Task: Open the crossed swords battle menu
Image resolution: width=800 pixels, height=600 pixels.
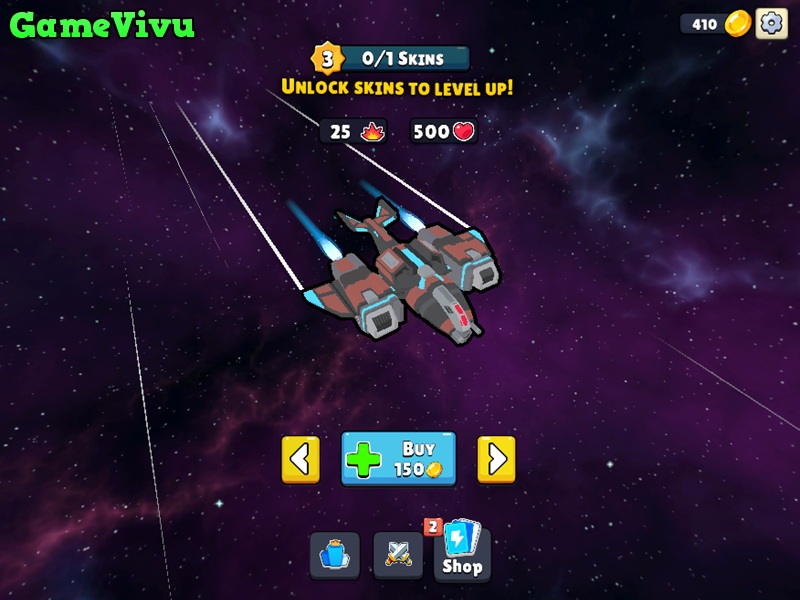Action: coord(398,555)
